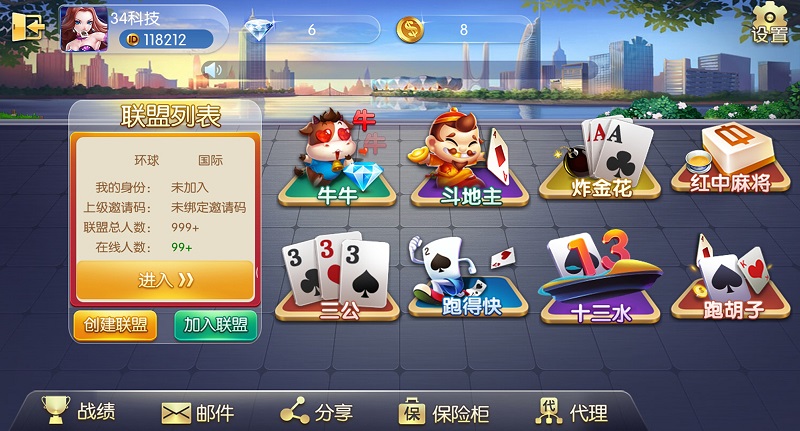
Task: Click the 加入联盟 join alliance button
Action: [x=215, y=325]
